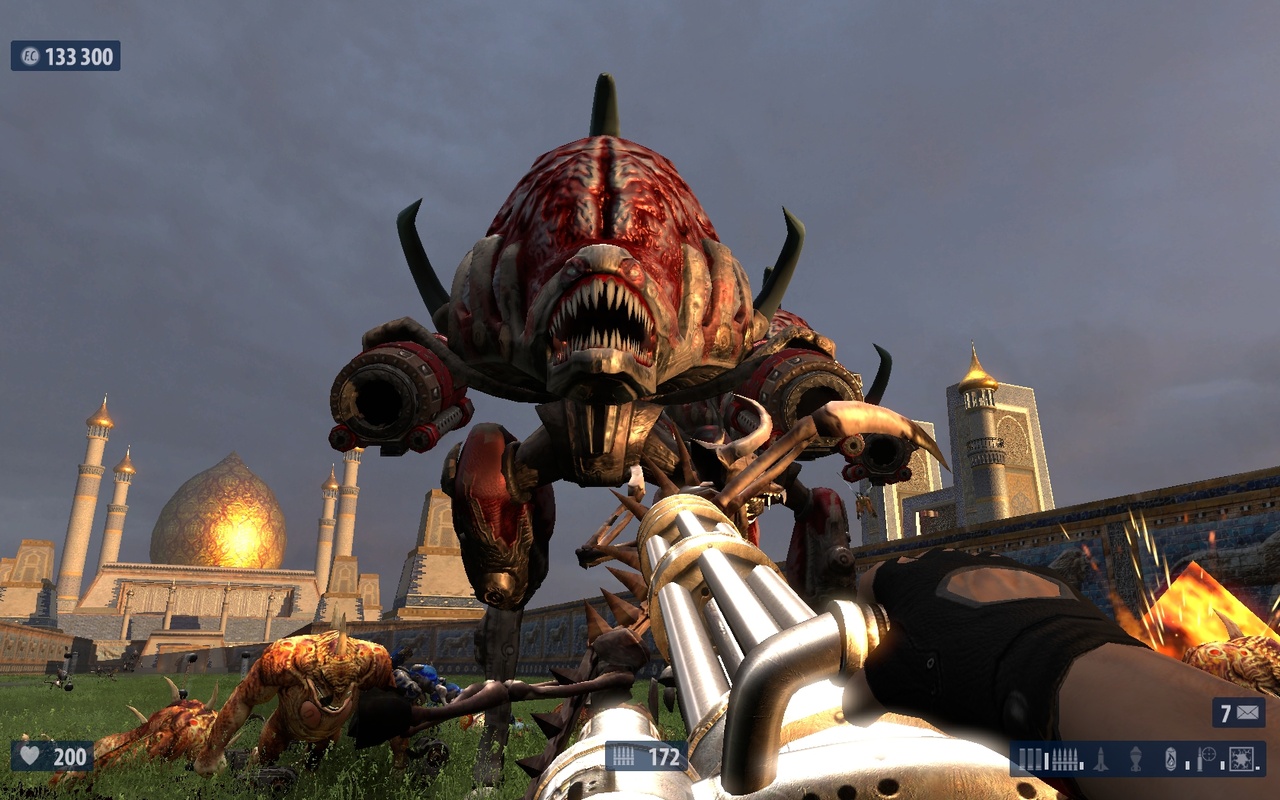Click the sniper ammo level bar

(1222, 764)
